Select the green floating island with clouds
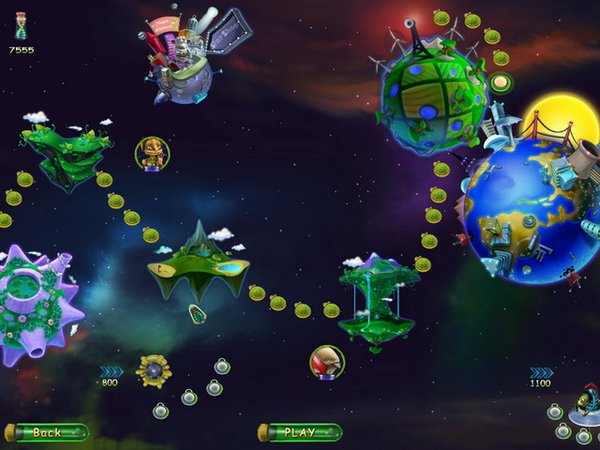This screenshot has height=450, width=600. (x=67, y=153)
